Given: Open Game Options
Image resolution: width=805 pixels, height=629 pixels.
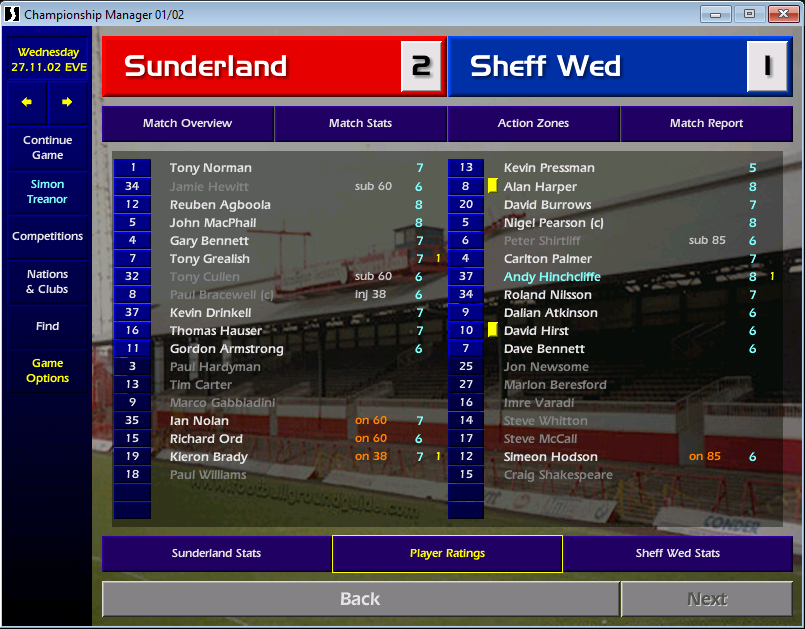Looking at the screenshot, I should (48, 371).
